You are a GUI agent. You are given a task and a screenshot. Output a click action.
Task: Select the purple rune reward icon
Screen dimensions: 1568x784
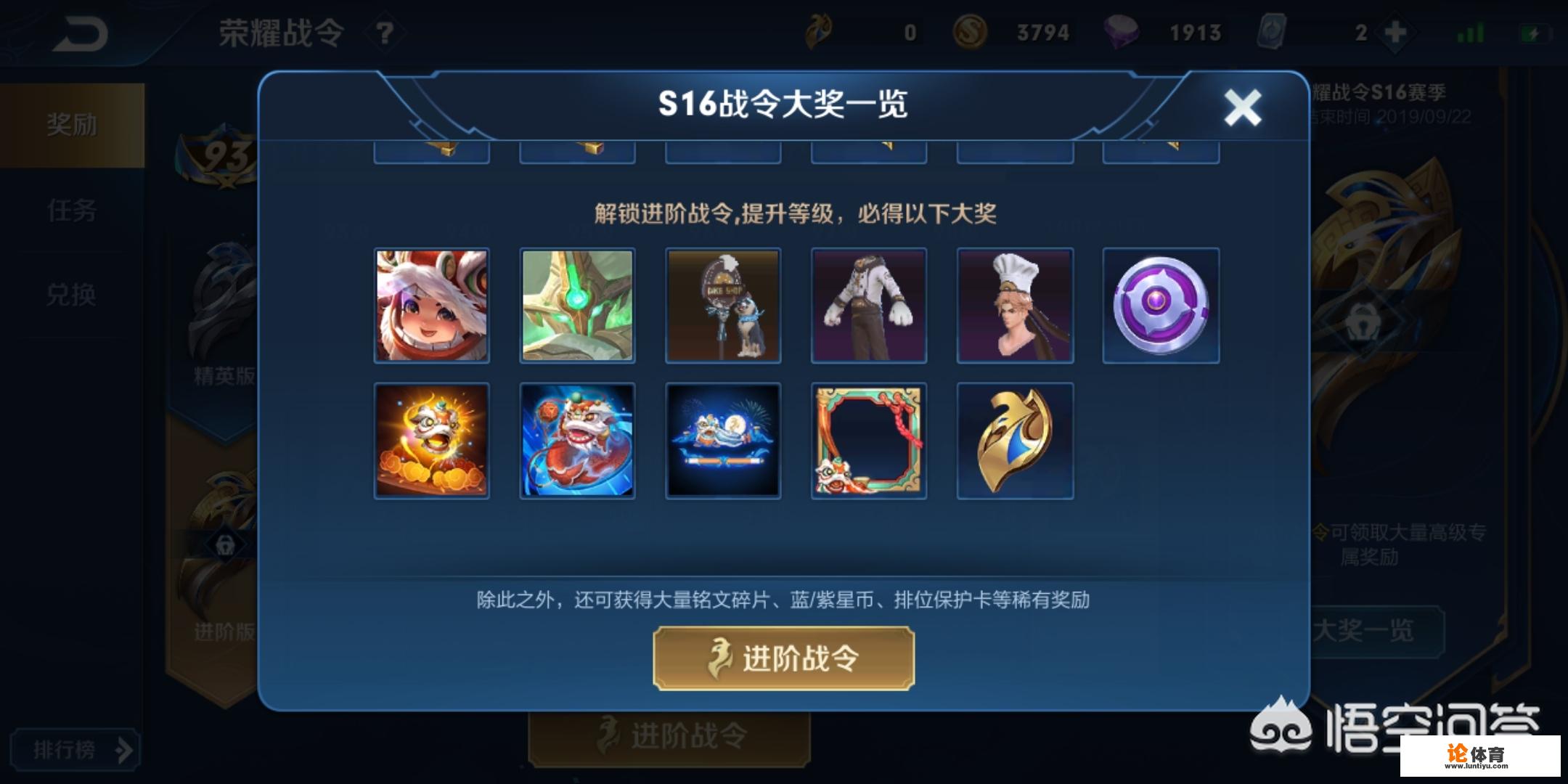[1160, 305]
